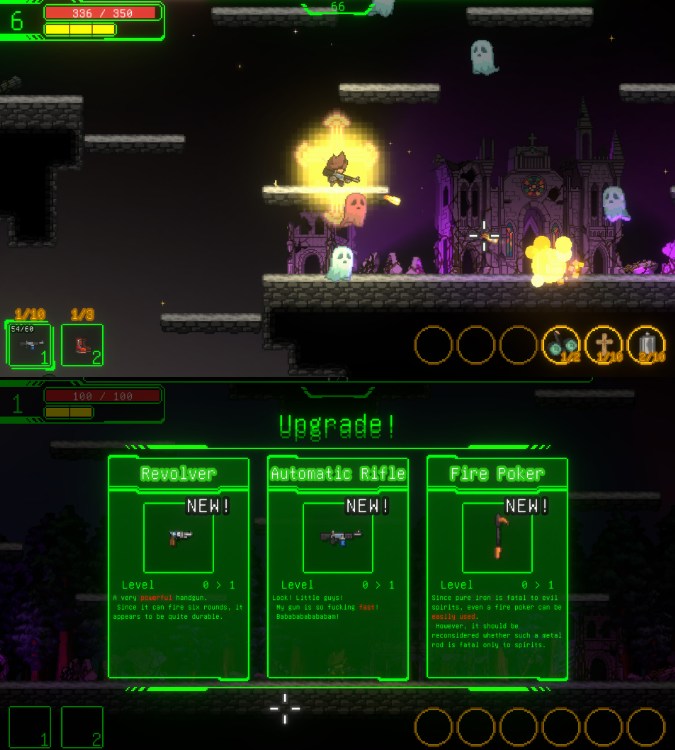Viewport: 675px width, 750px height.
Task: Select the Automatic Rifle upgrade card
Action: 338,568
